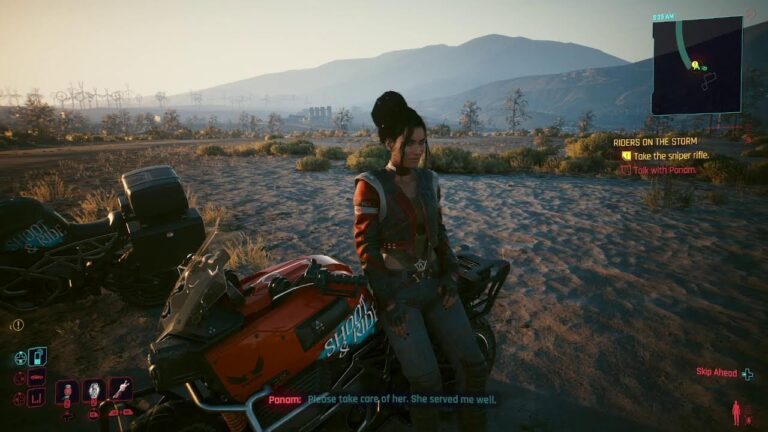Screen dimensions: 768x432
Task: Click the exclamation alert icon
Action: click(17, 325)
